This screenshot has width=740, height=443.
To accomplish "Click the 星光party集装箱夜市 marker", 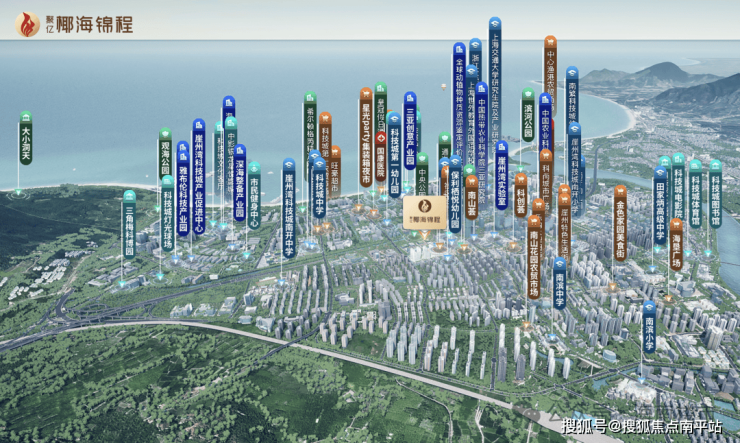I will (x=366, y=135).
